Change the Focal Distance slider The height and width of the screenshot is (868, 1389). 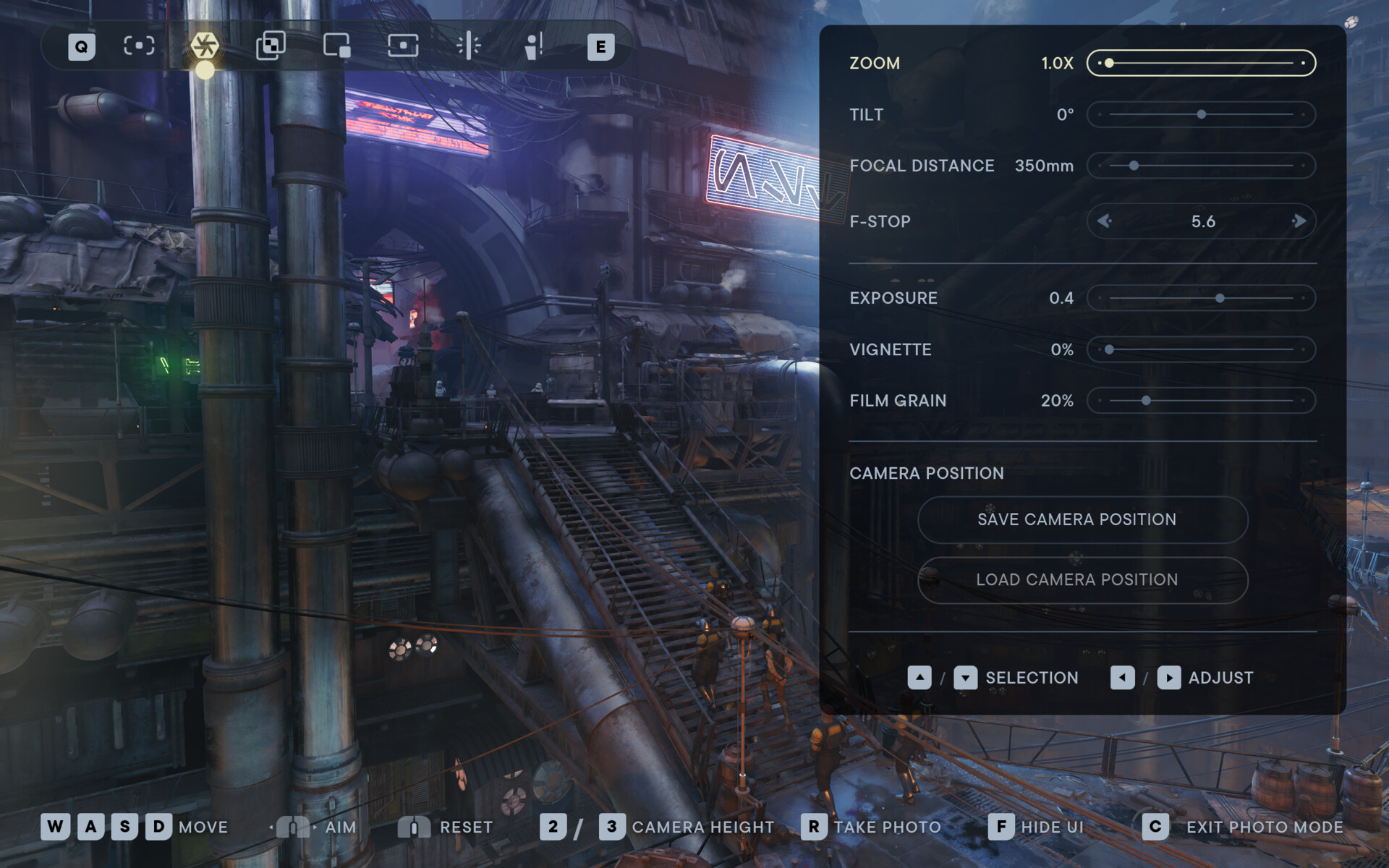click(1201, 166)
